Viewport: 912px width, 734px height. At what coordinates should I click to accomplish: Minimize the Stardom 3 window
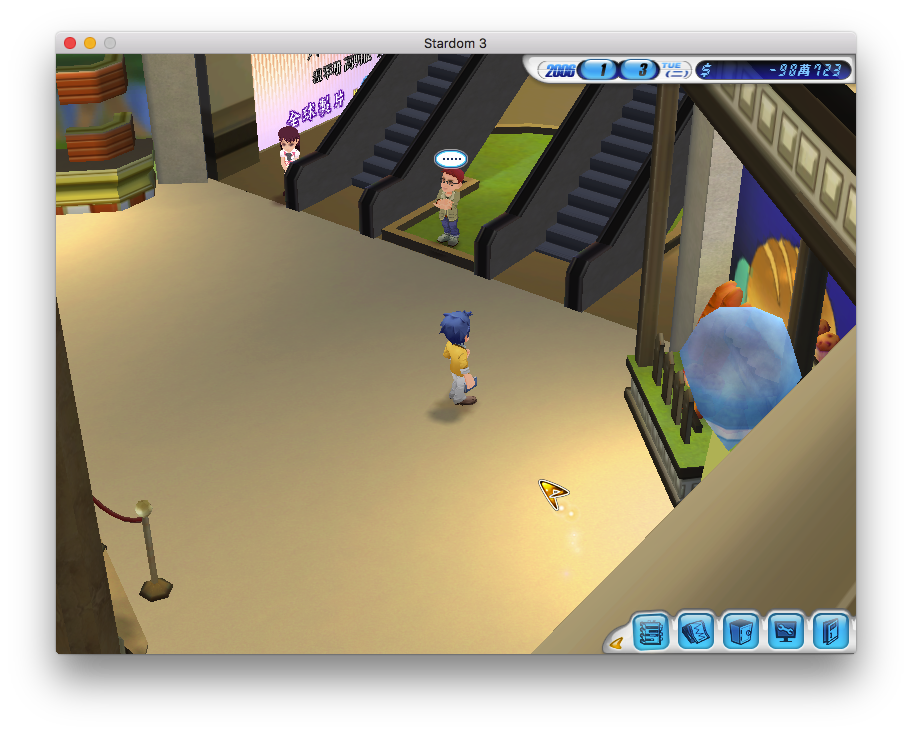click(90, 43)
